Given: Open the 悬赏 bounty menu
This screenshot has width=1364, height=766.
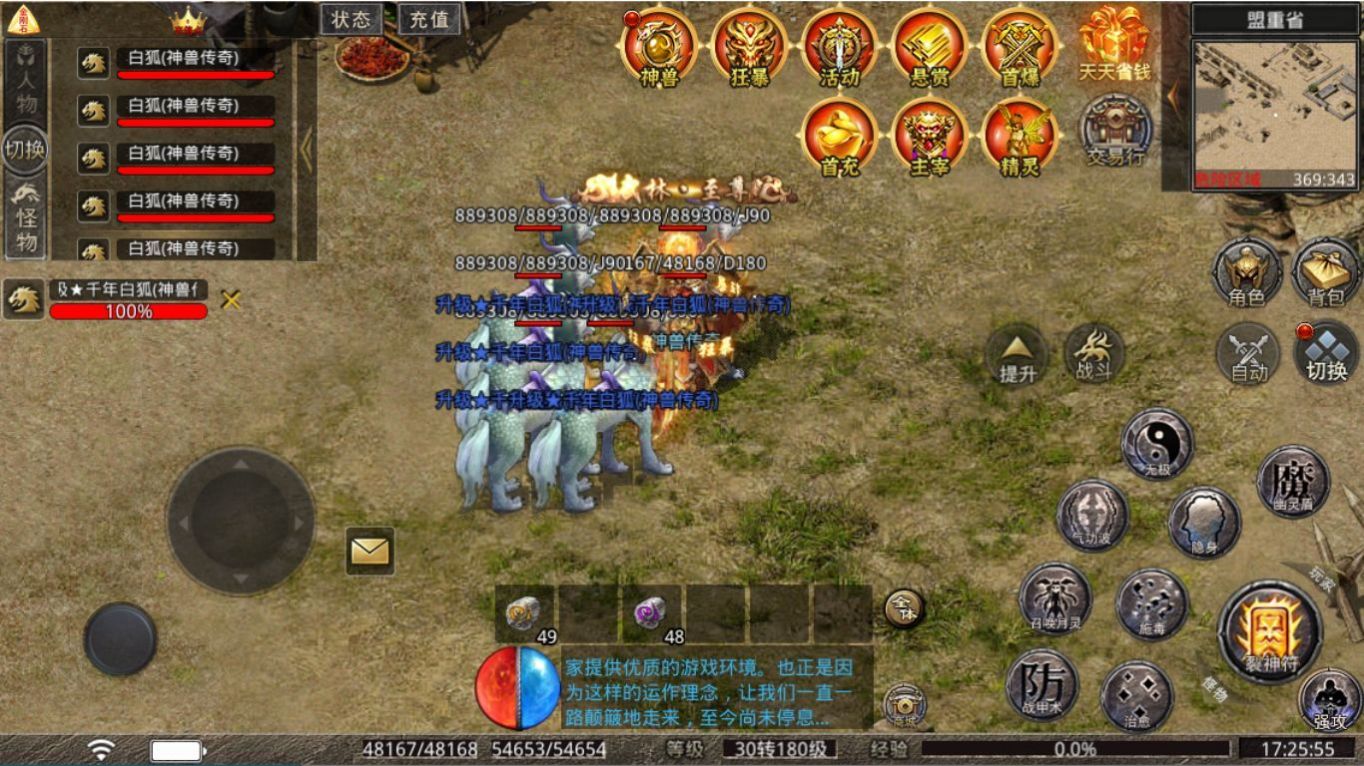Looking at the screenshot, I should tap(929, 46).
